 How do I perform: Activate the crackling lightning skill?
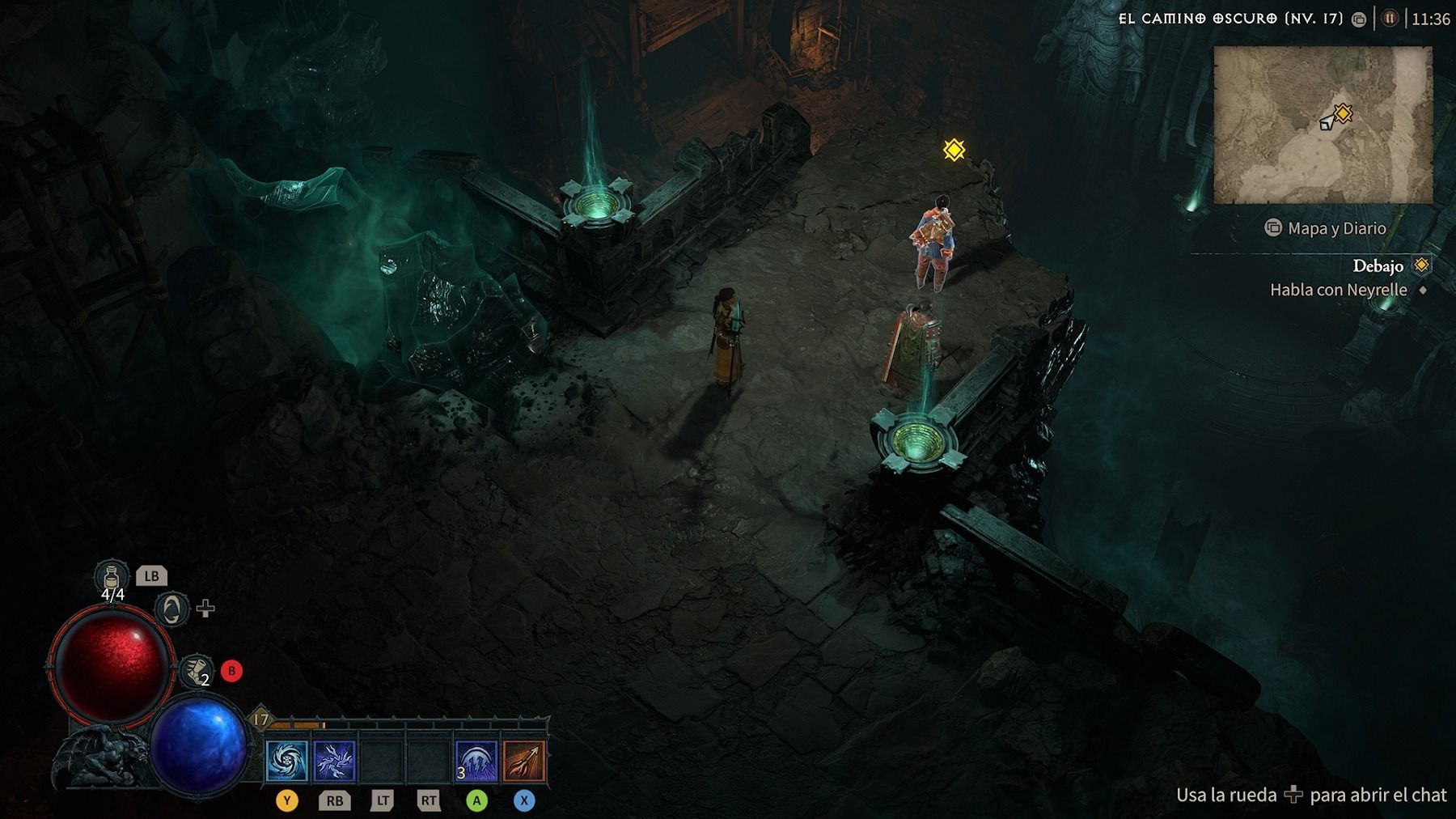click(334, 762)
